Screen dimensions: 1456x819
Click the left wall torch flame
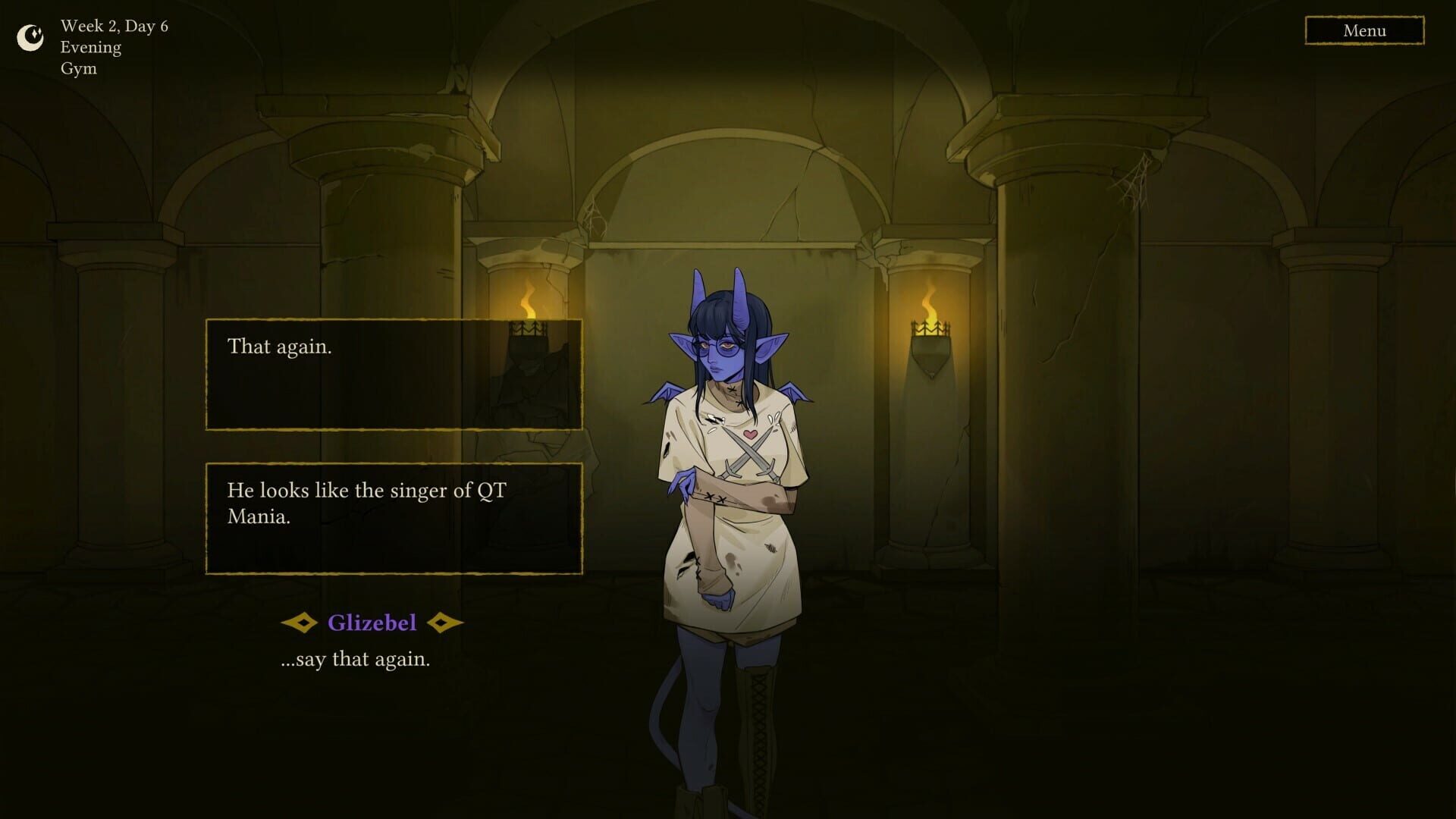[529, 302]
